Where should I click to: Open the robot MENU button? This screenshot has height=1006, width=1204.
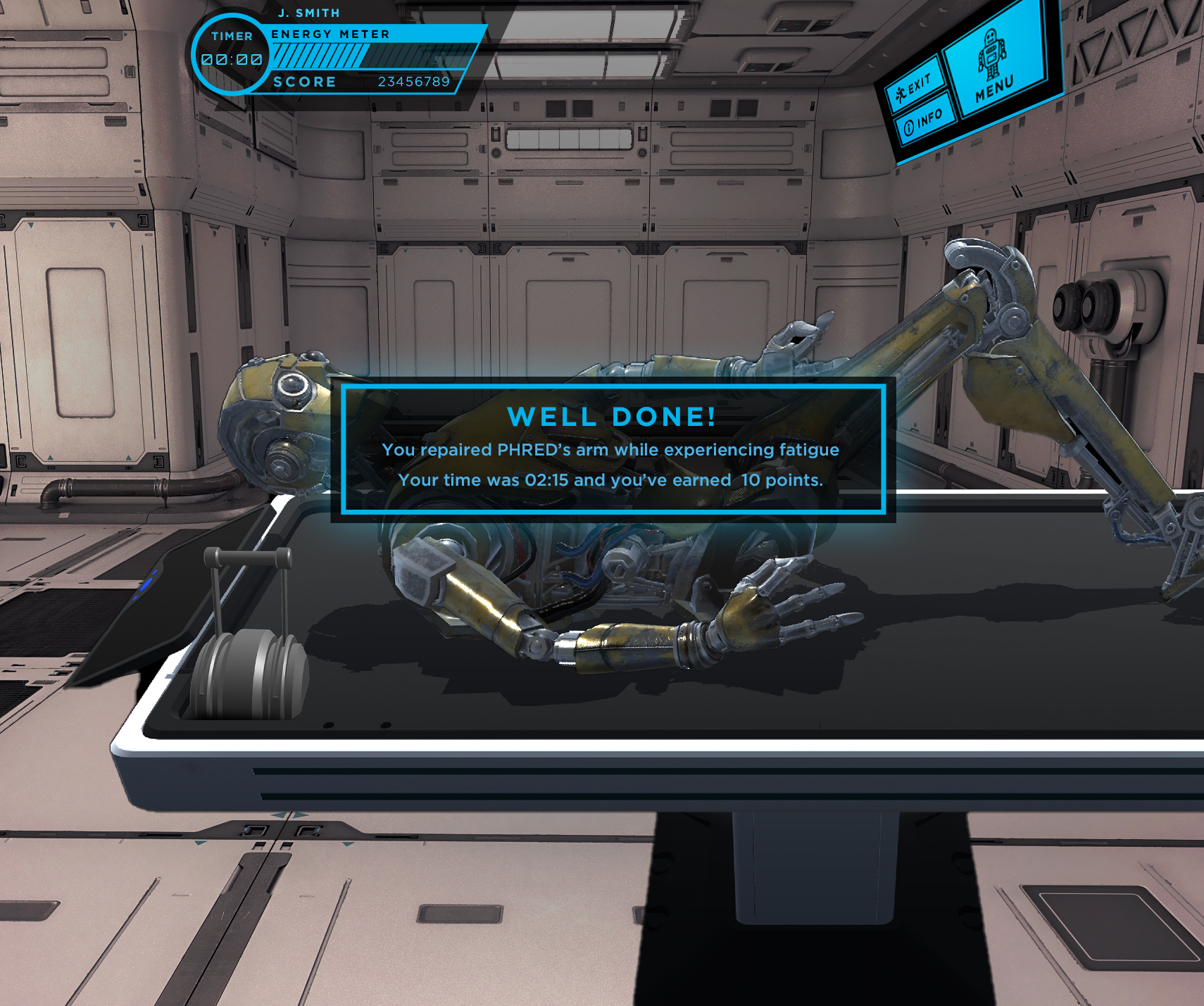(x=993, y=65)
